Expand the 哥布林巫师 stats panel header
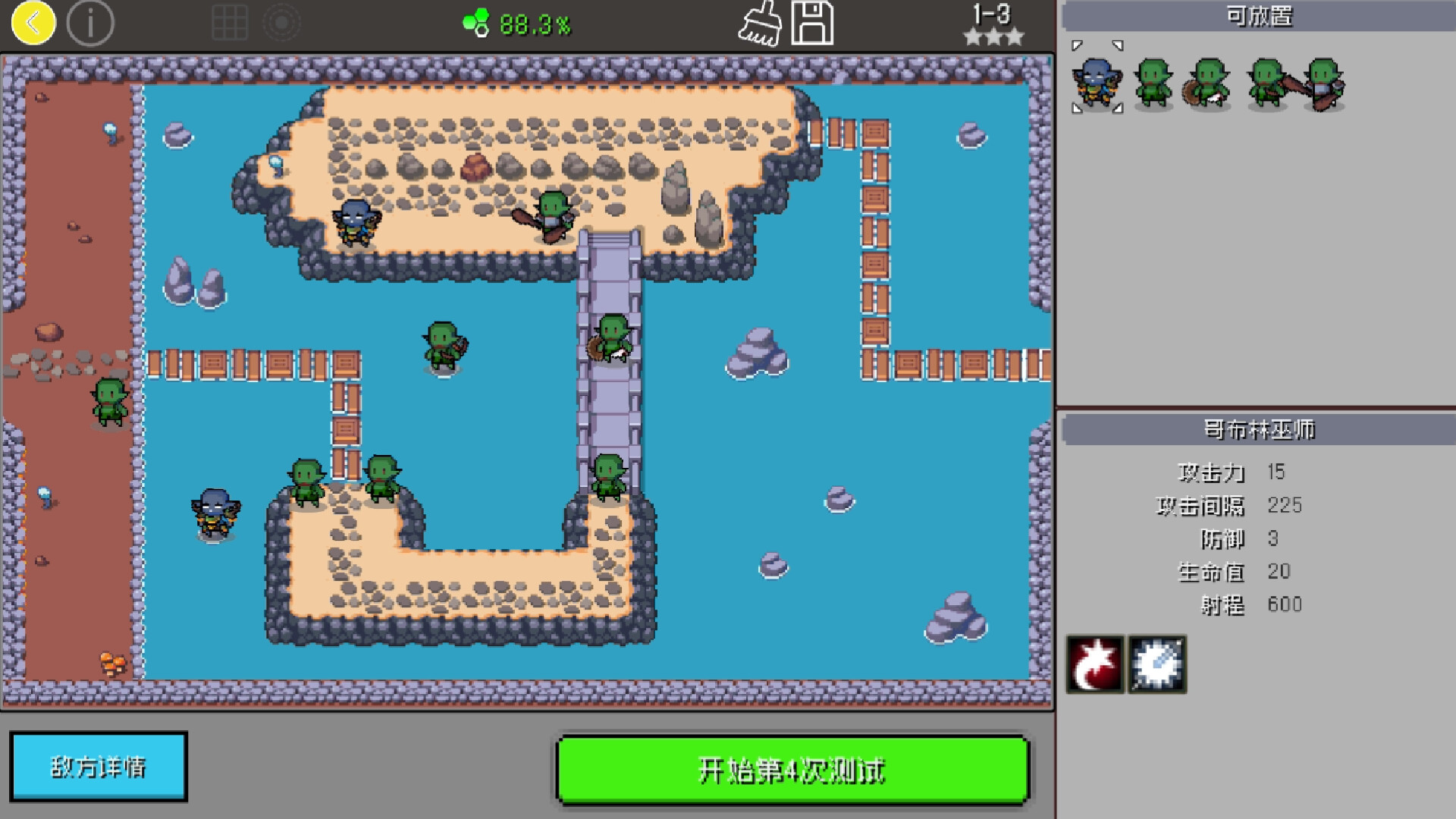The height and width of the screenshot is (819, 1456). [1259, 426]
